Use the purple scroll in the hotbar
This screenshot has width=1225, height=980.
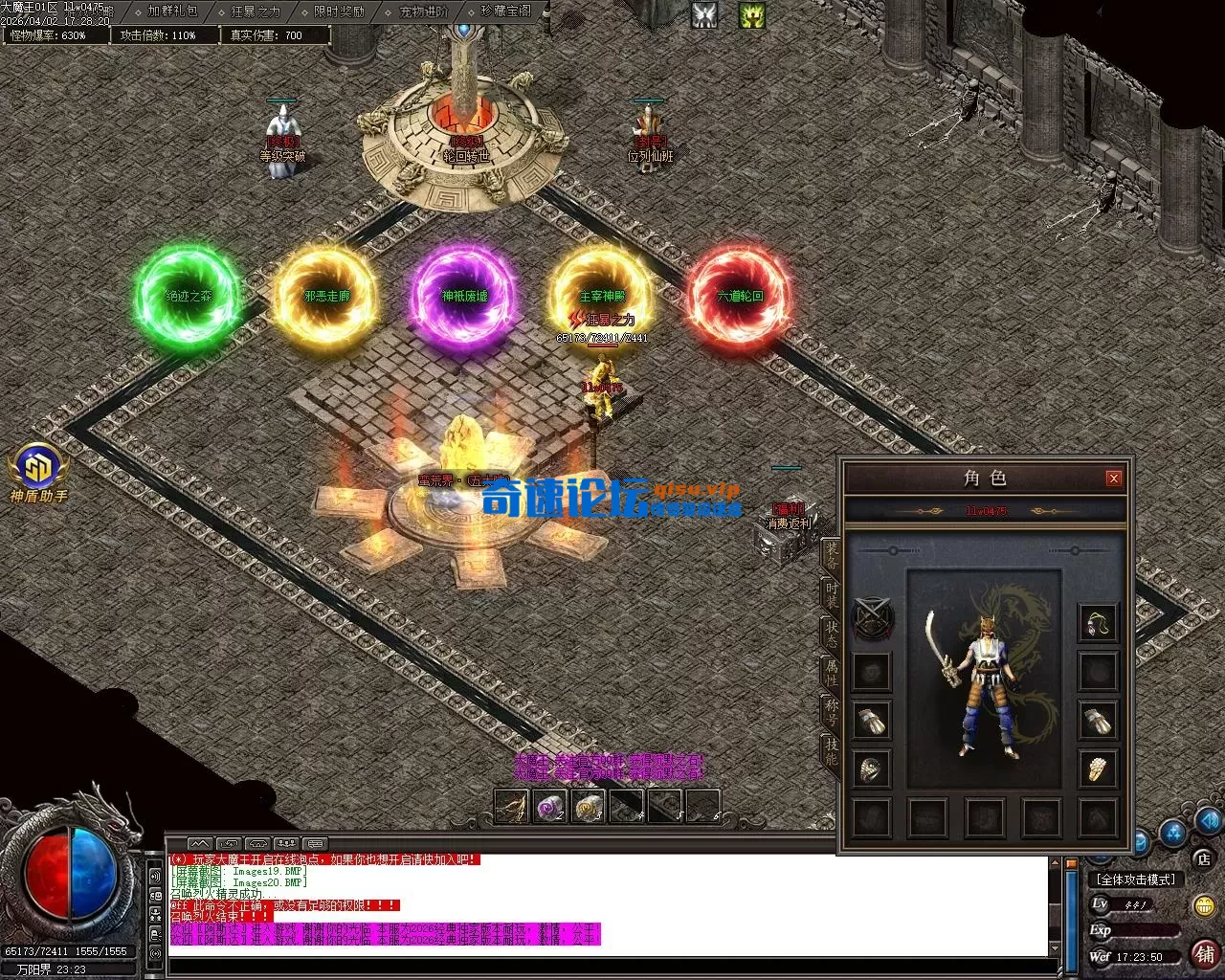549,807
